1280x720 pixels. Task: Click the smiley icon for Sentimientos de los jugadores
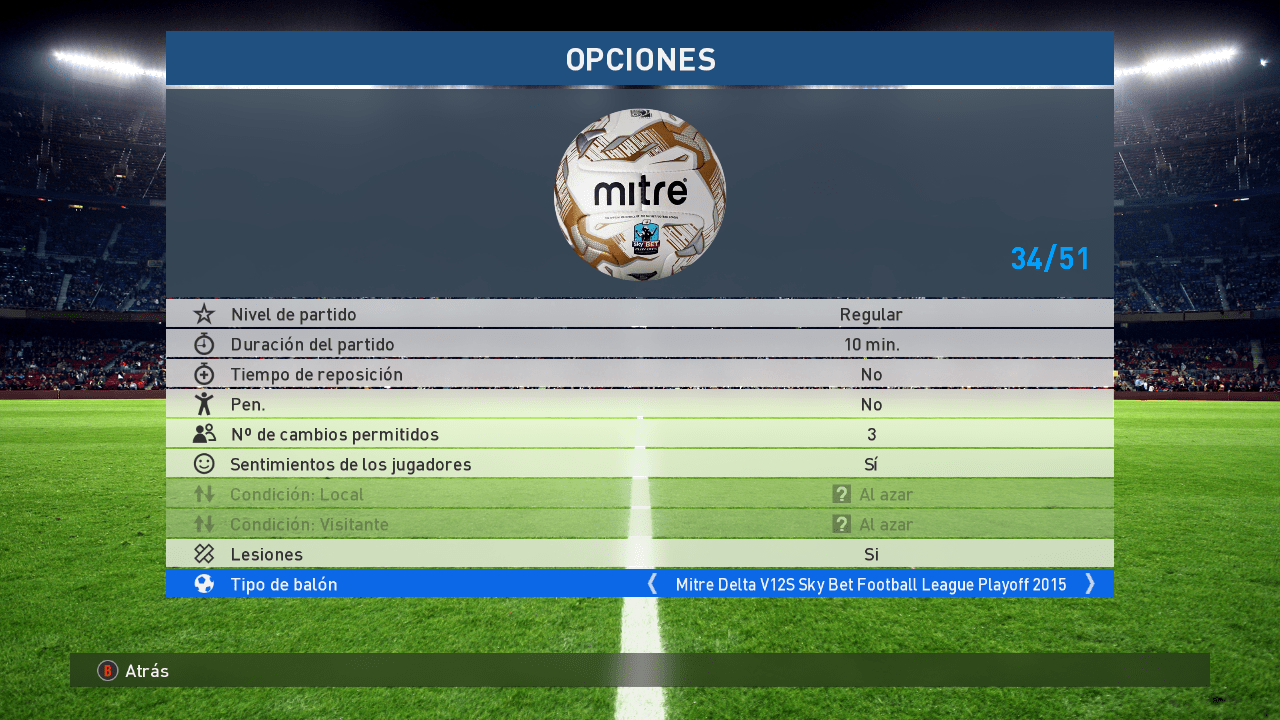[x=205, y=464]
